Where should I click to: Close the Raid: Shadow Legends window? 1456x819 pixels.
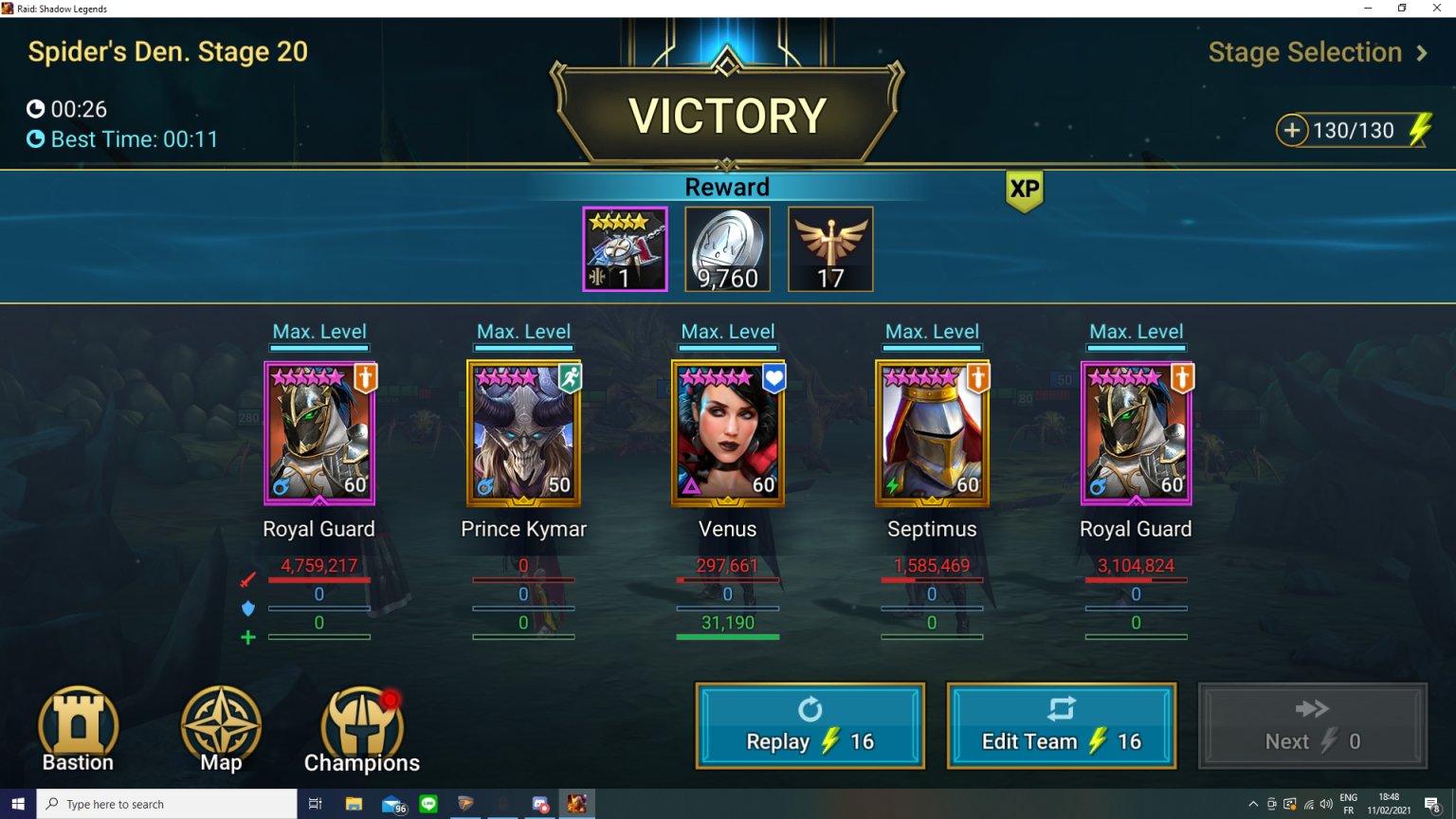1437,8
